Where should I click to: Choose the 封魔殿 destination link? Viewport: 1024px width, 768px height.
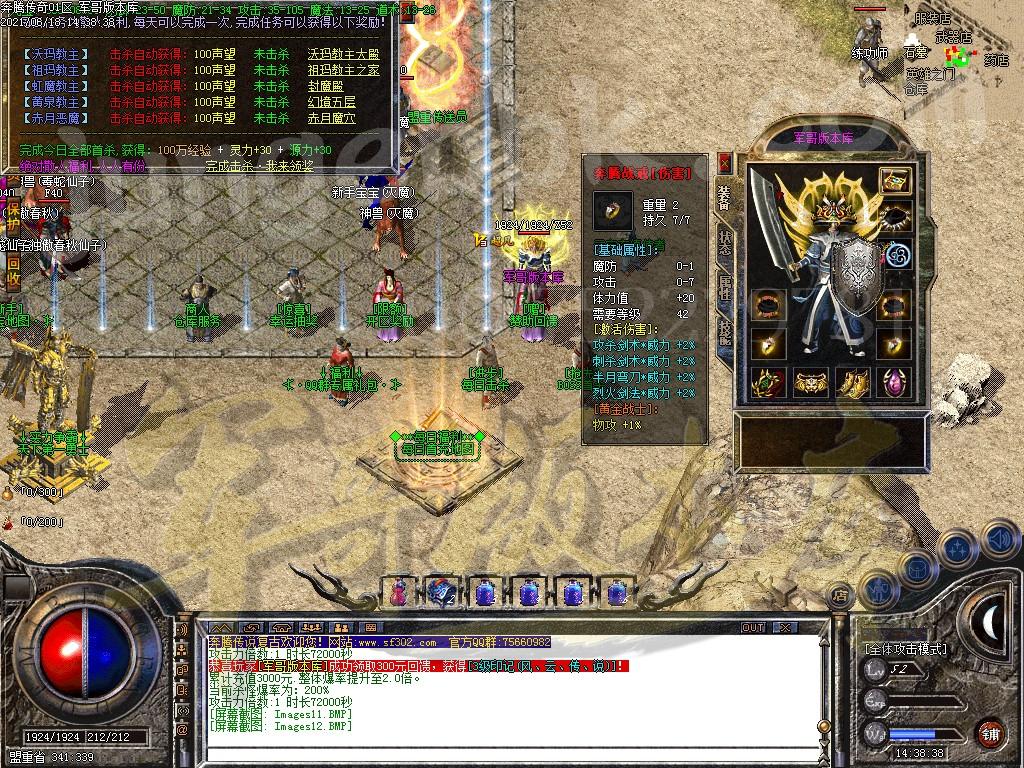pos(325,86)
